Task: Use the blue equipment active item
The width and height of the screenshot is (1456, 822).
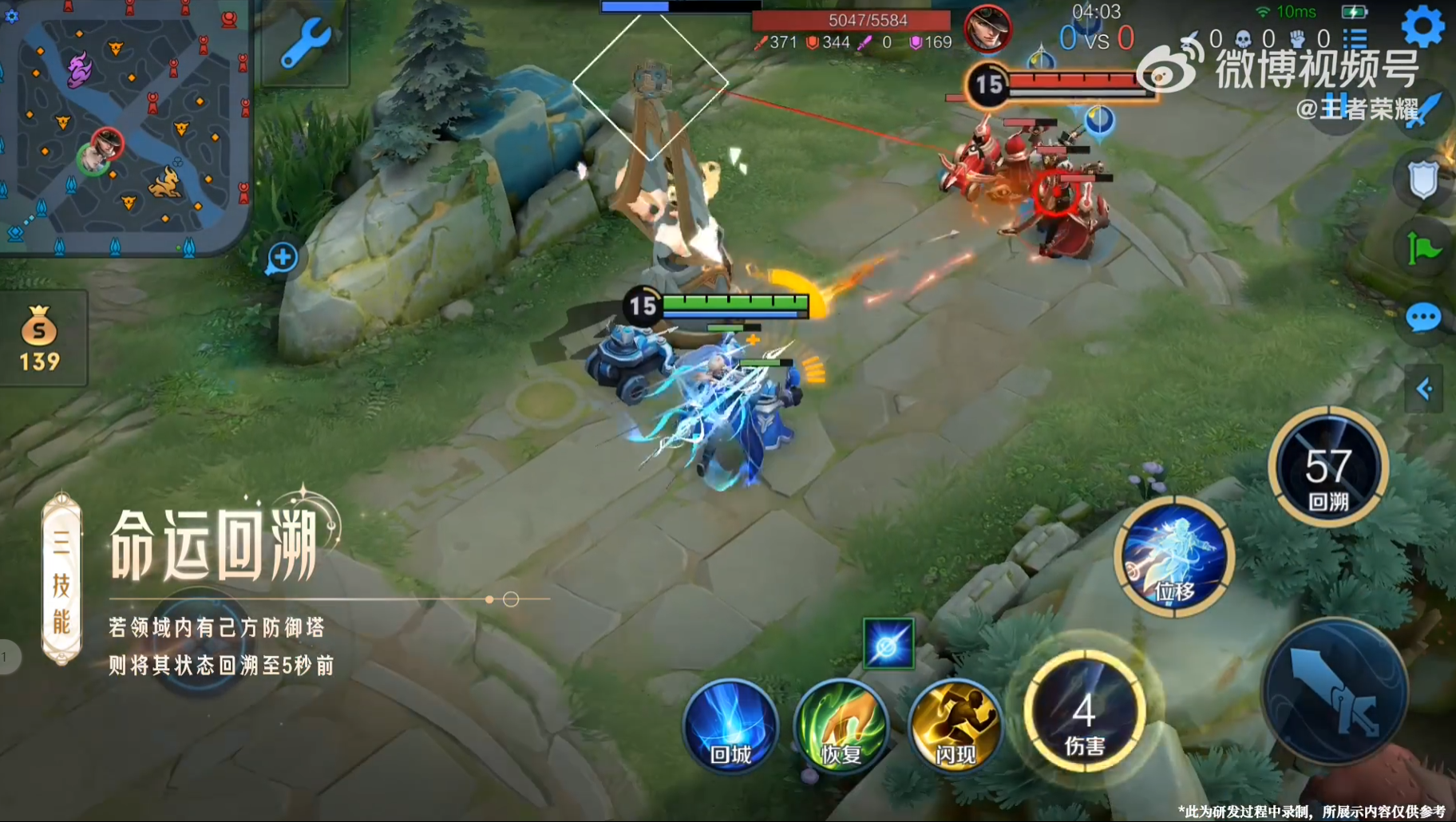Action: pos(888,643)
